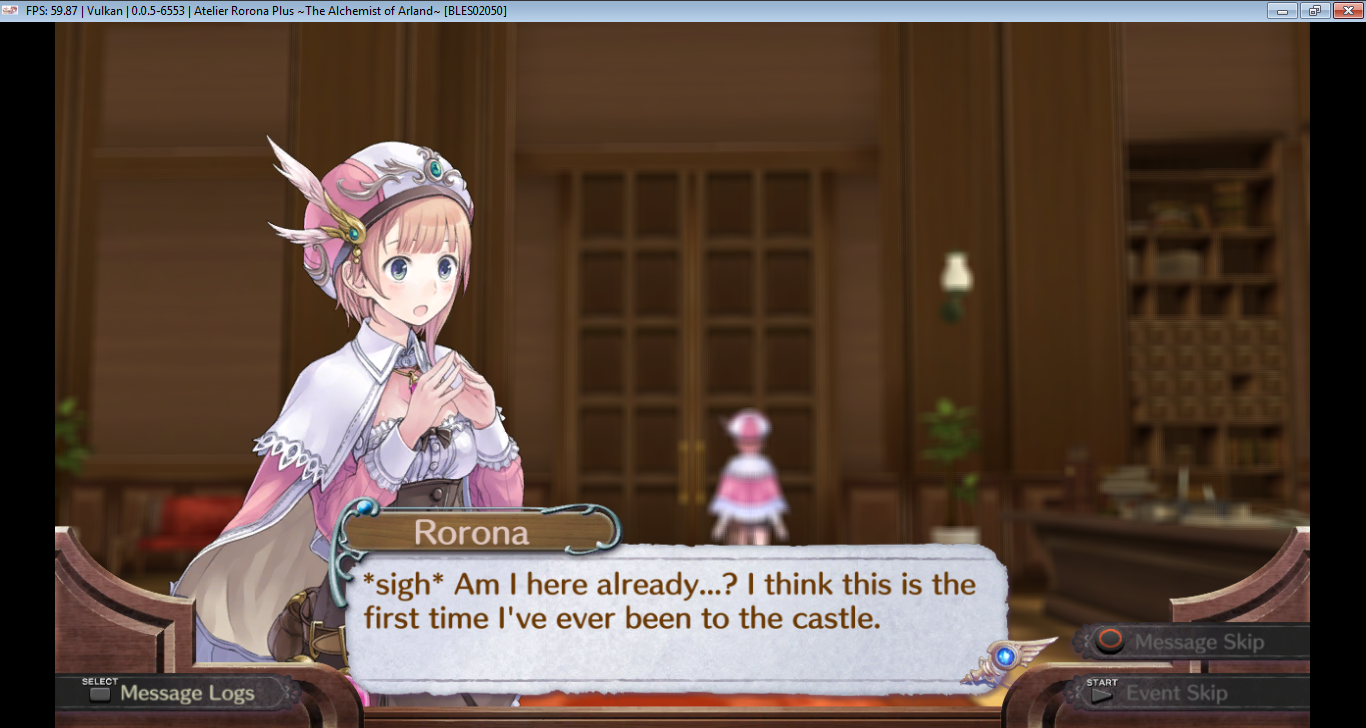The height and width of the screenshot is (728, 1366).
Task: Click the Message Logs button
Action: pos(180,692)
